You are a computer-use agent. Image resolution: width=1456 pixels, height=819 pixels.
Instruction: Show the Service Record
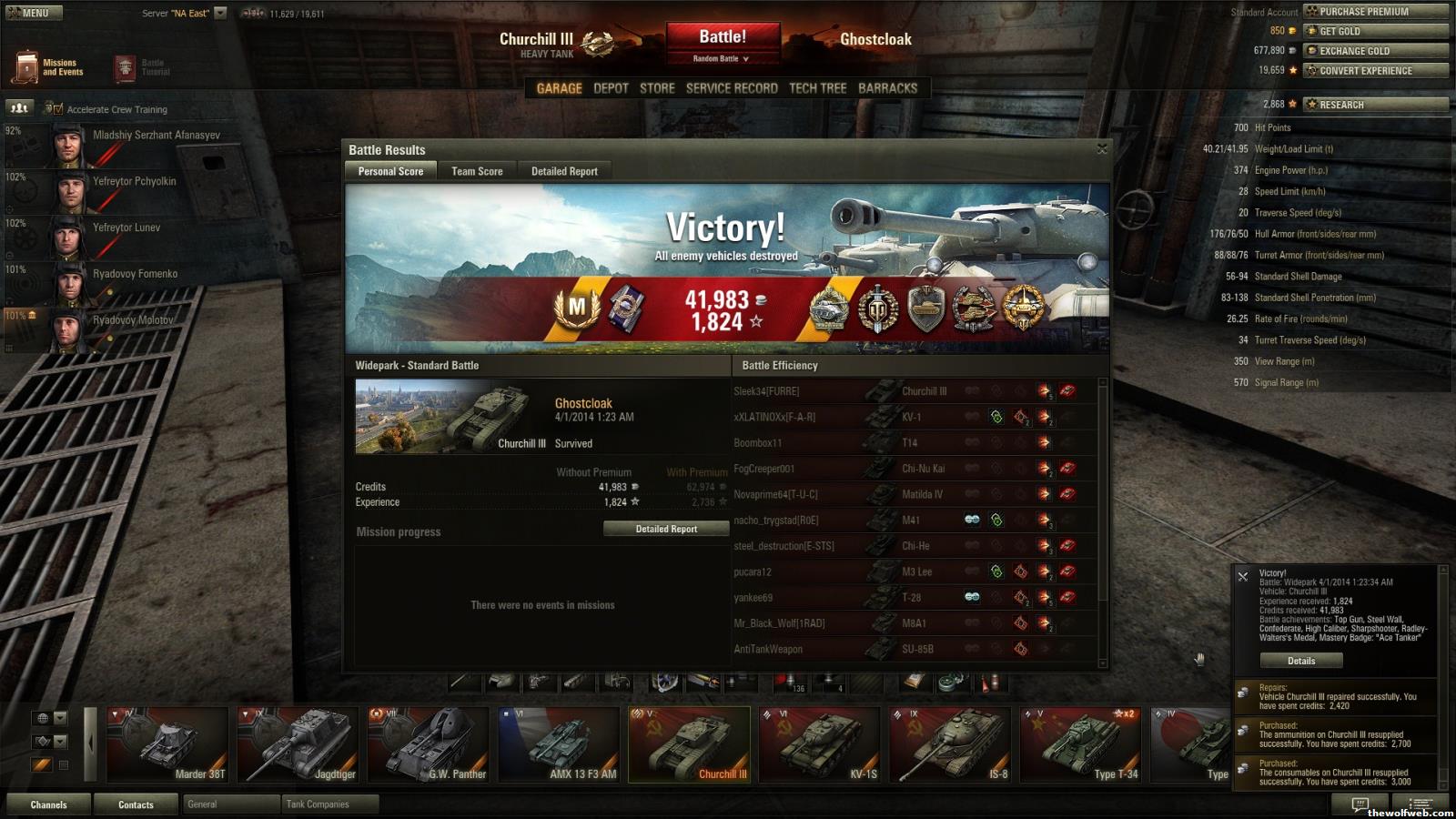tap(732, 88)
